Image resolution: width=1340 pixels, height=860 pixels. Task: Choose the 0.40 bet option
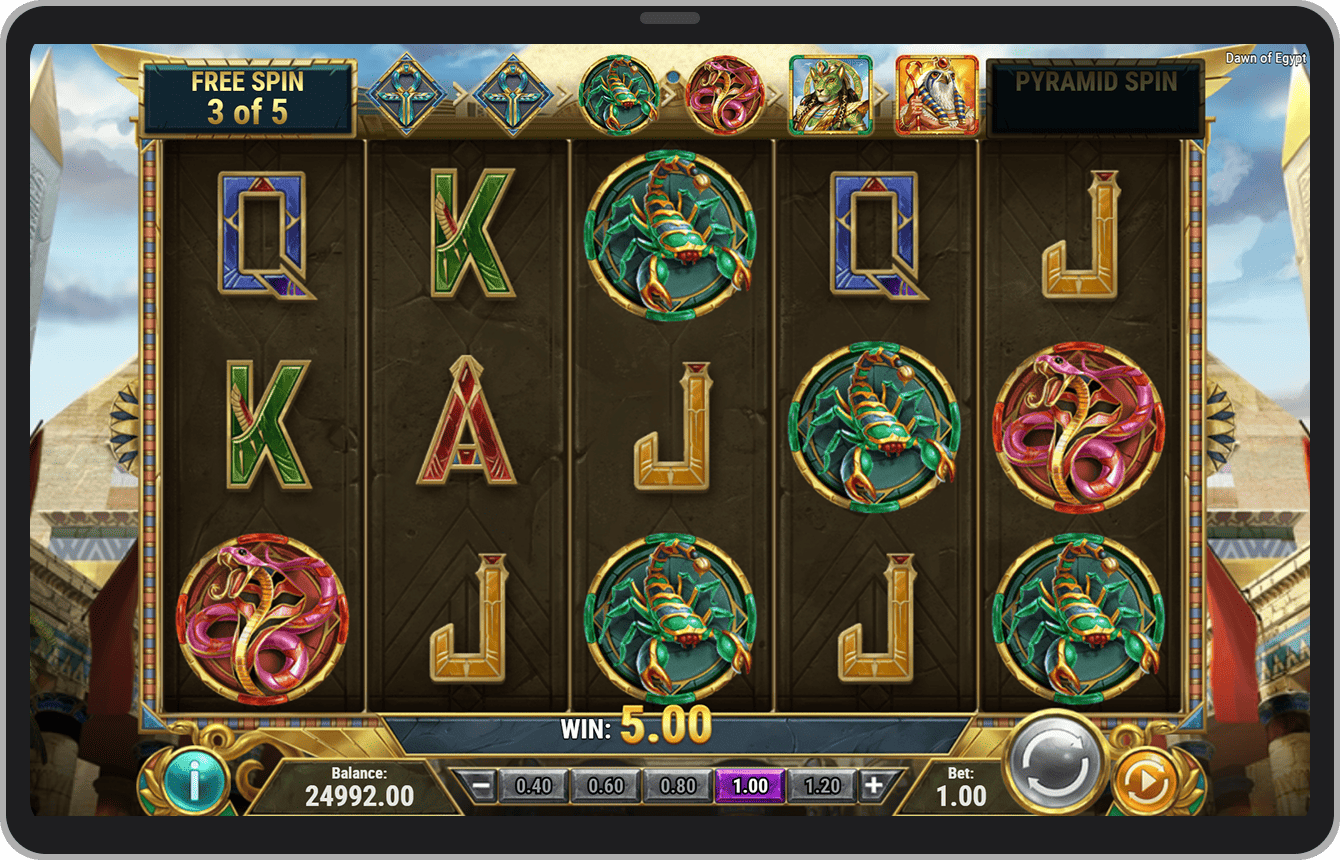[x=531, y=786]
